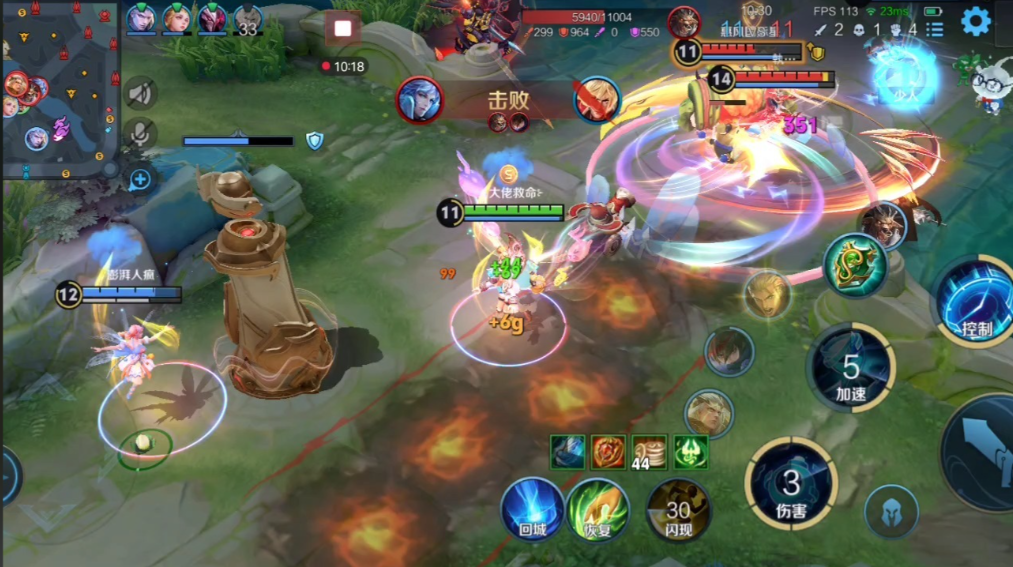Select the item slot showing 44
The image size is (1013, 567).
[649, 451]
